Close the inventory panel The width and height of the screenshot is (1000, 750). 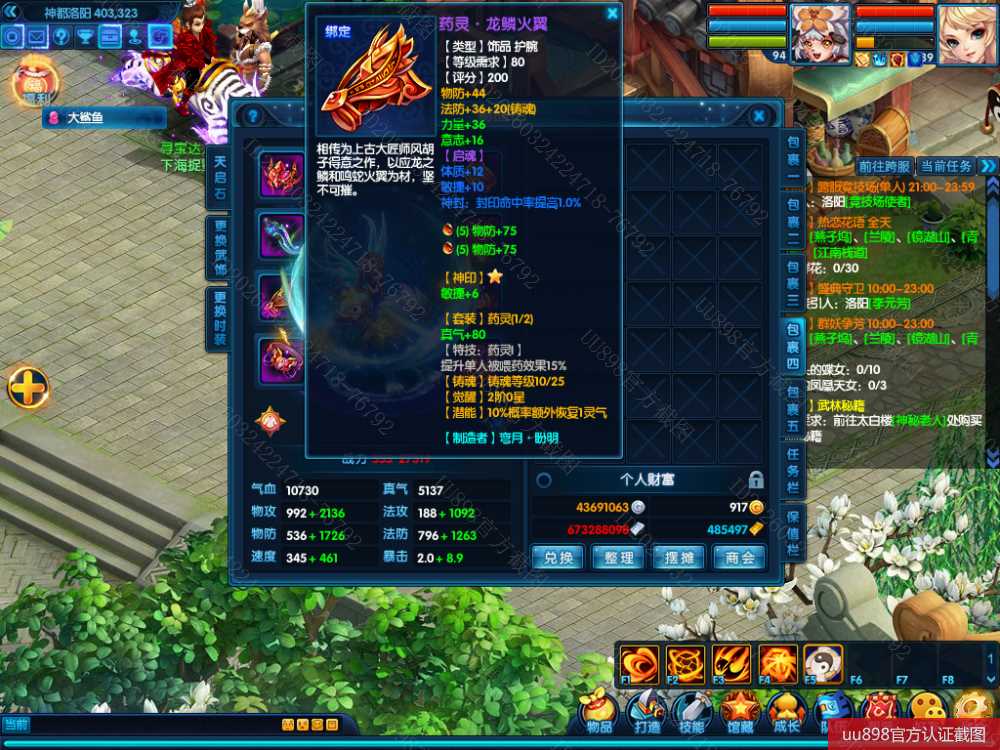click(759, 116)
